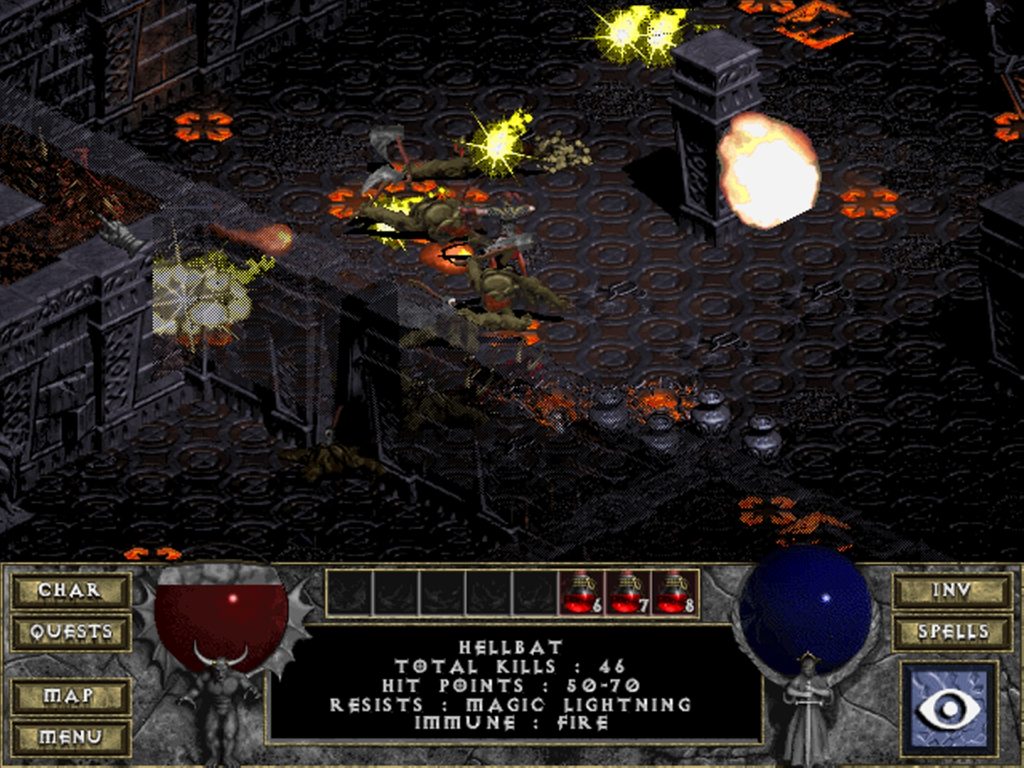Use the red potion in belt slot 7
1024x768 pixels.
627,592
